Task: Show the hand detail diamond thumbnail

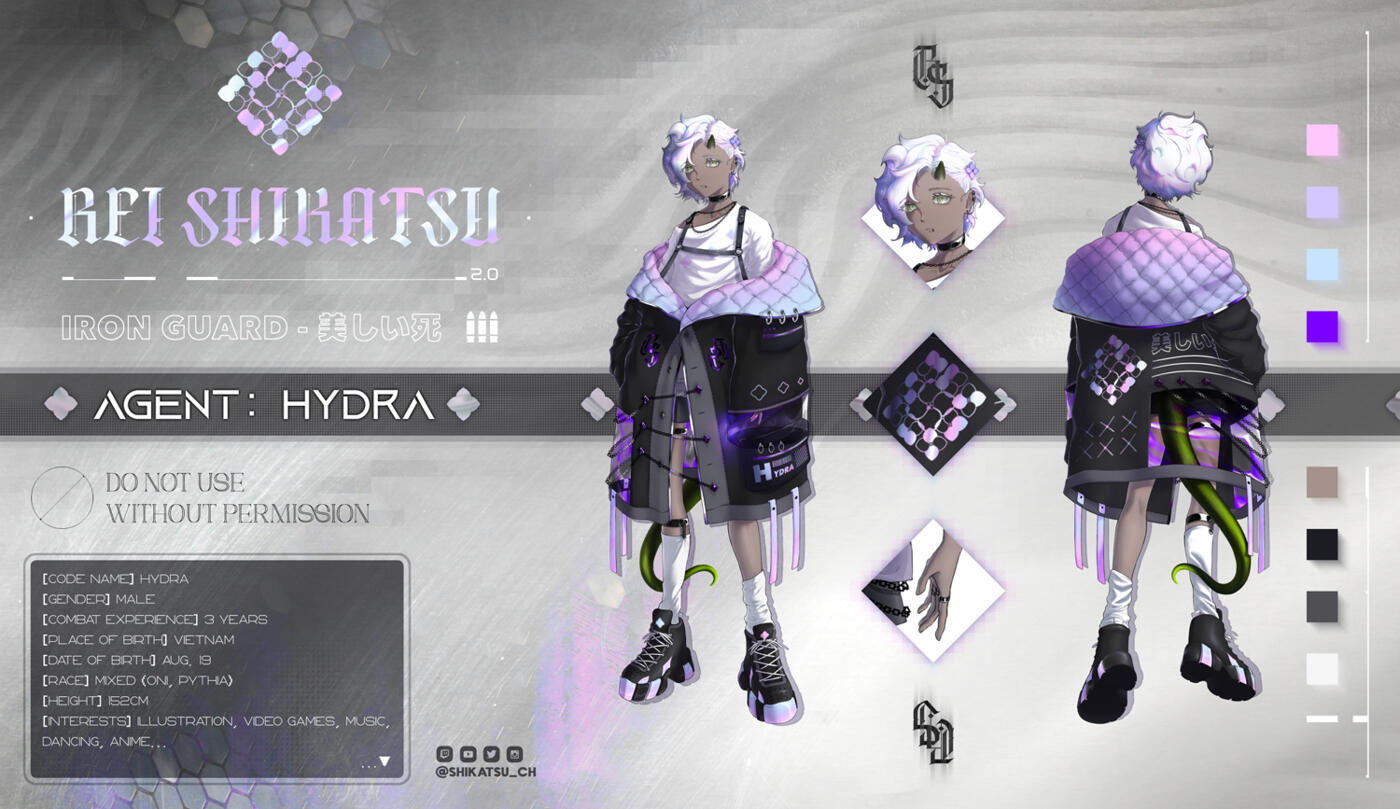Action: pyautogui.click(x=933, y=590)
